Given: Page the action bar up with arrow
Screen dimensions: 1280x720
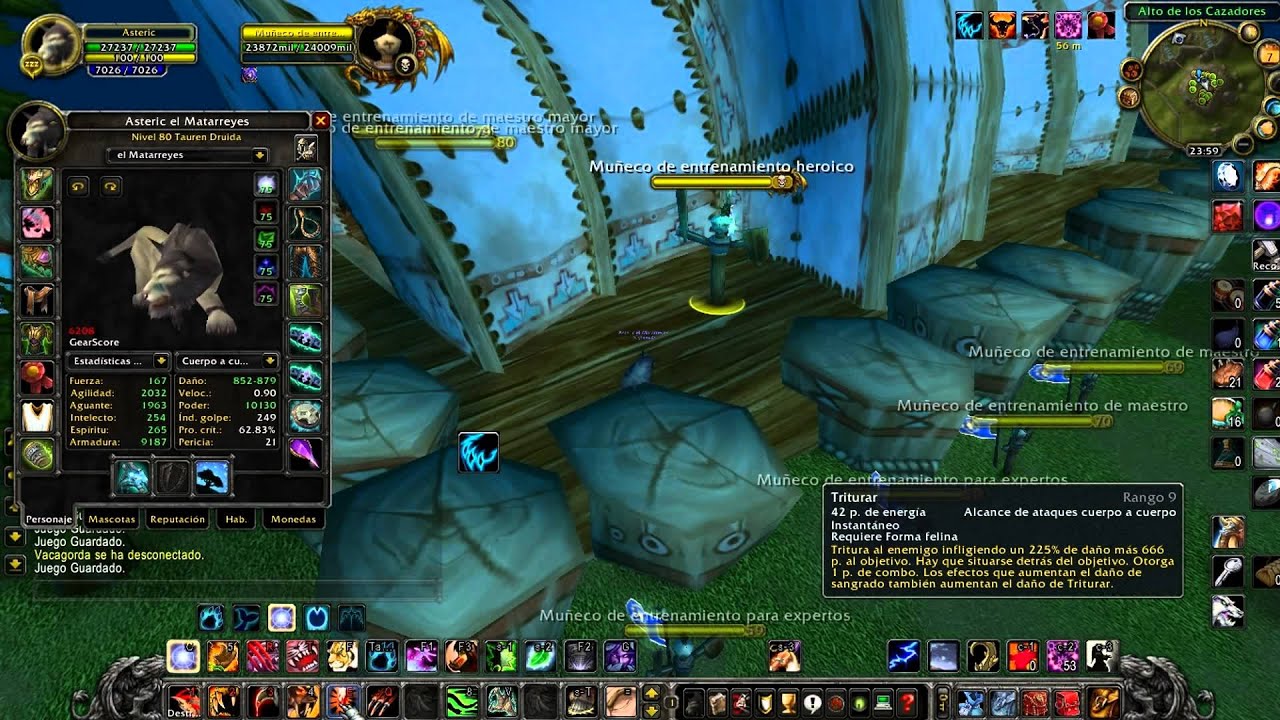Looking at the screenshot, I should (x=651, y=692).
